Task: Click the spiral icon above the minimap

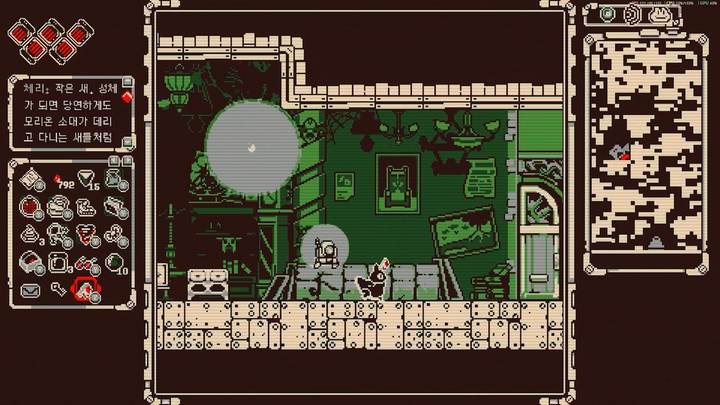Action: pyautogui.click(x=633, y=14)
